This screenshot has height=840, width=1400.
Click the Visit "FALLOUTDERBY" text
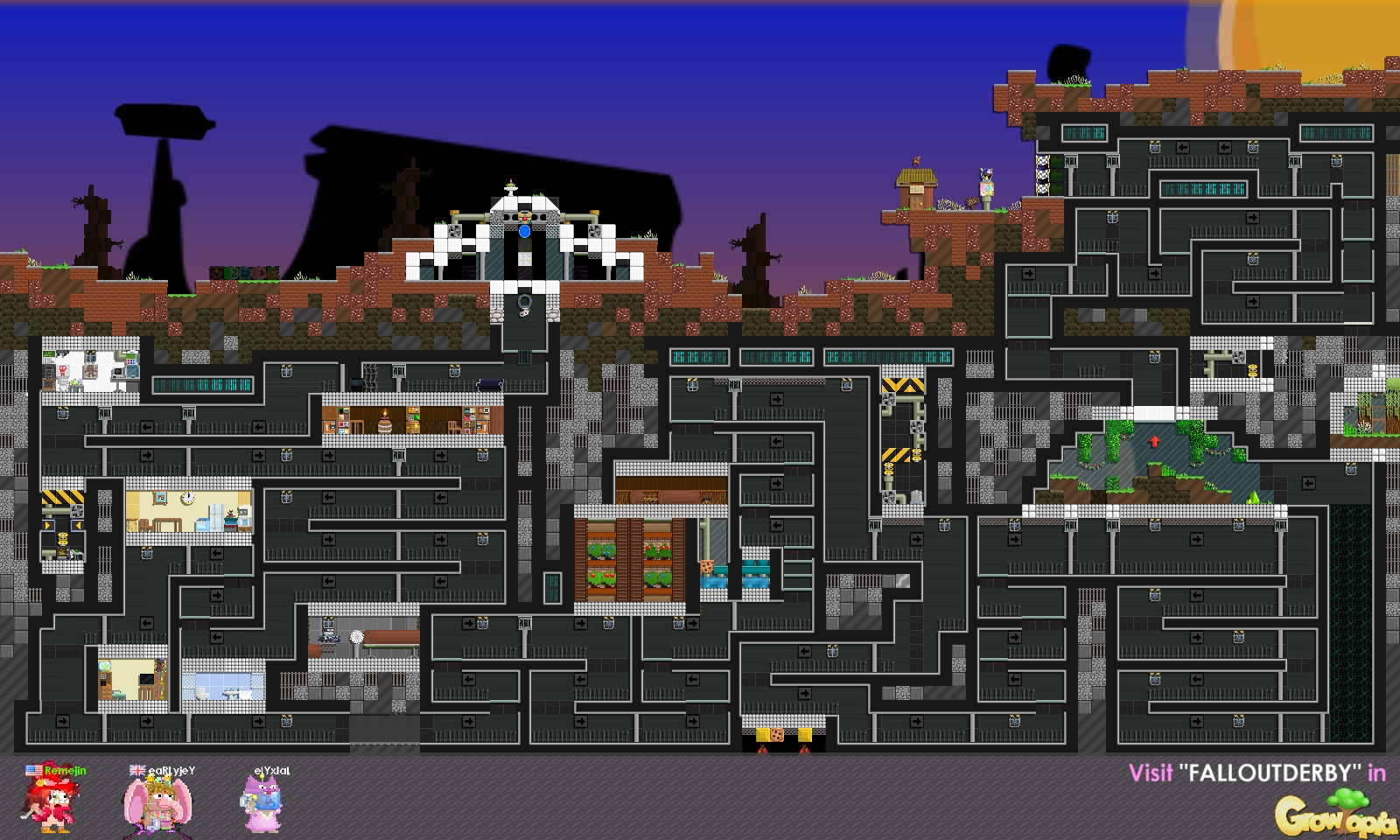(1256, 773)
